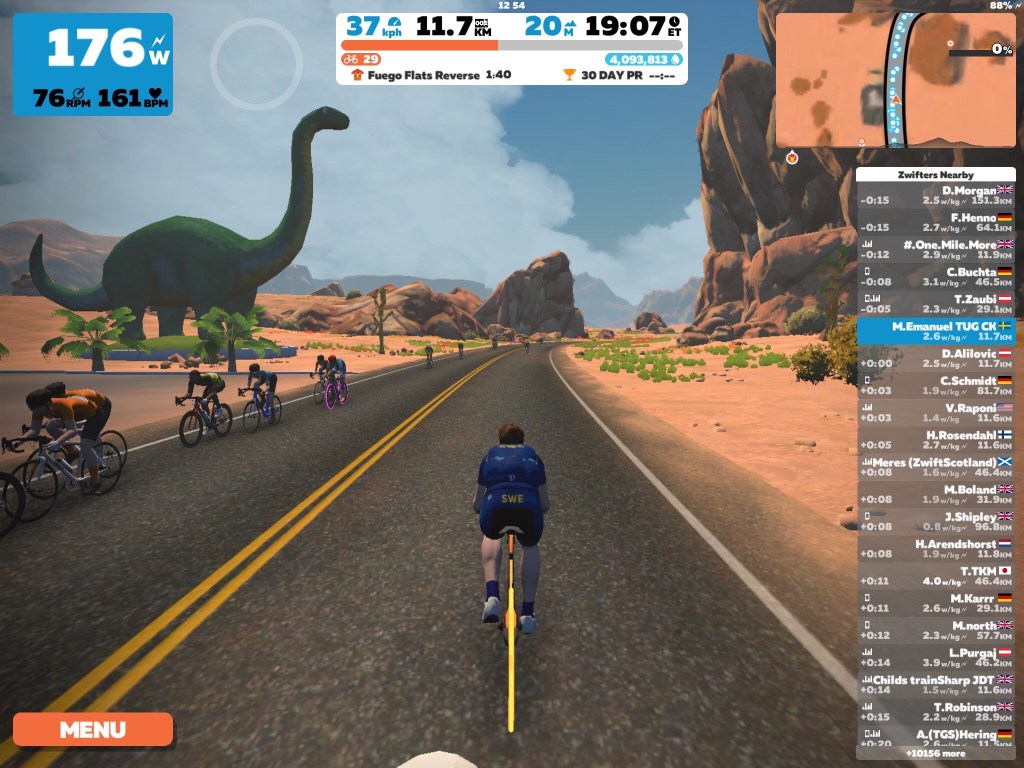This screenshot has height=768, width=1024.
Task: Choose T.TKM rider row
Action: (x=935, y=576)
